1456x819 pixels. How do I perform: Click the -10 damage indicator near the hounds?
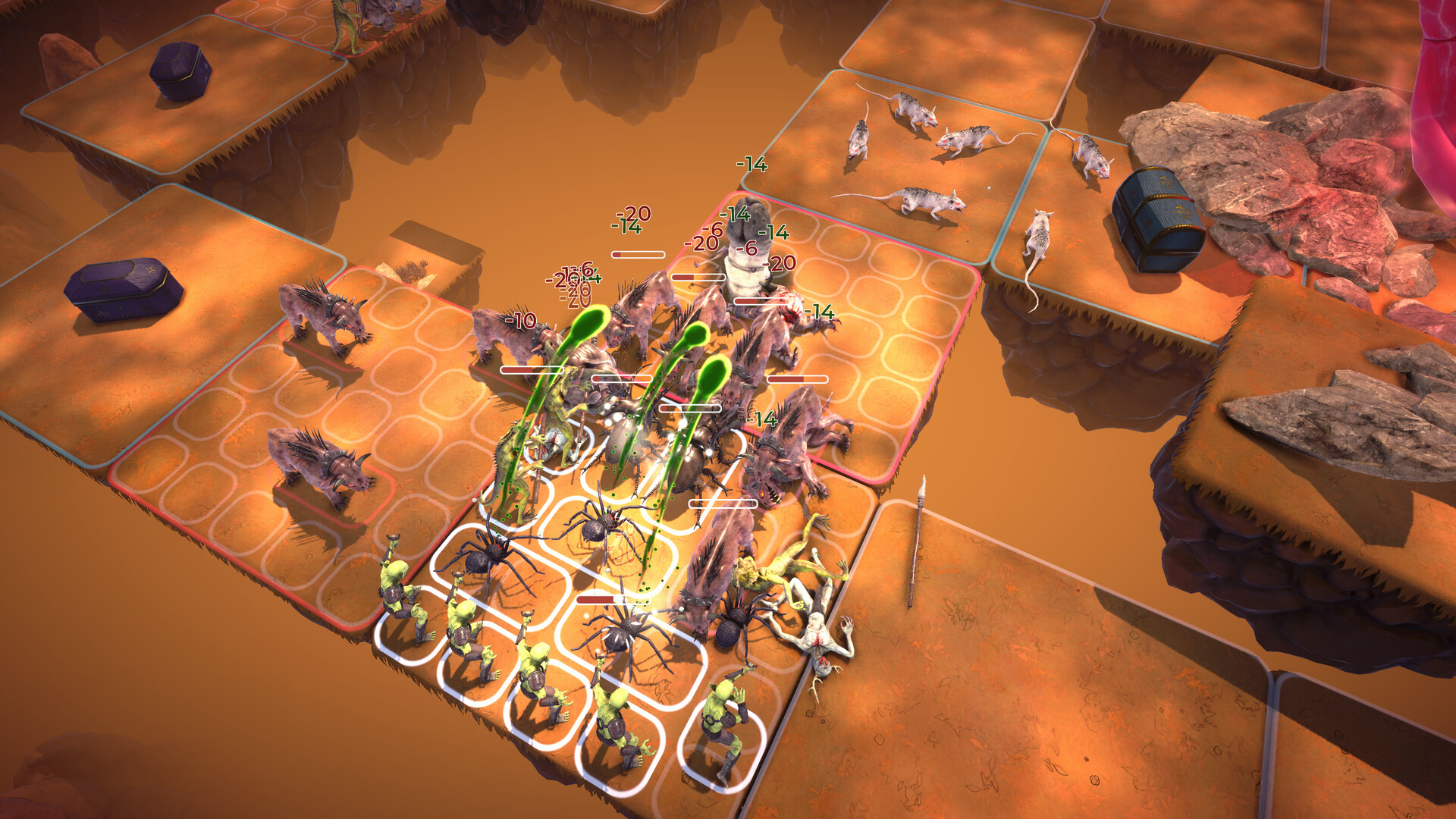(520, 322)
